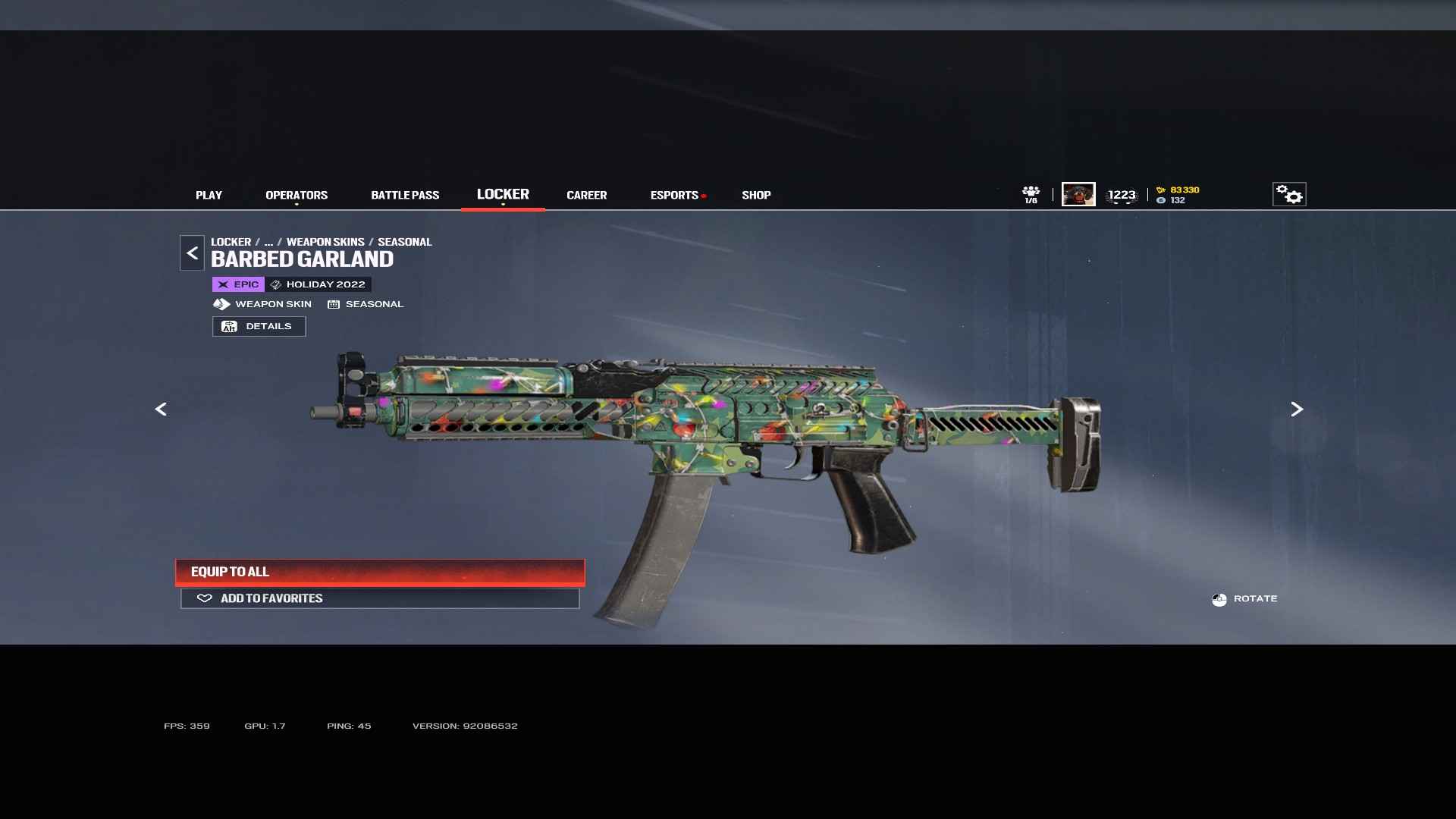Switch to the Operators tab
The width and height of the screenshot is (1456, 819).
pyautogui.click(x=297, y=195)
